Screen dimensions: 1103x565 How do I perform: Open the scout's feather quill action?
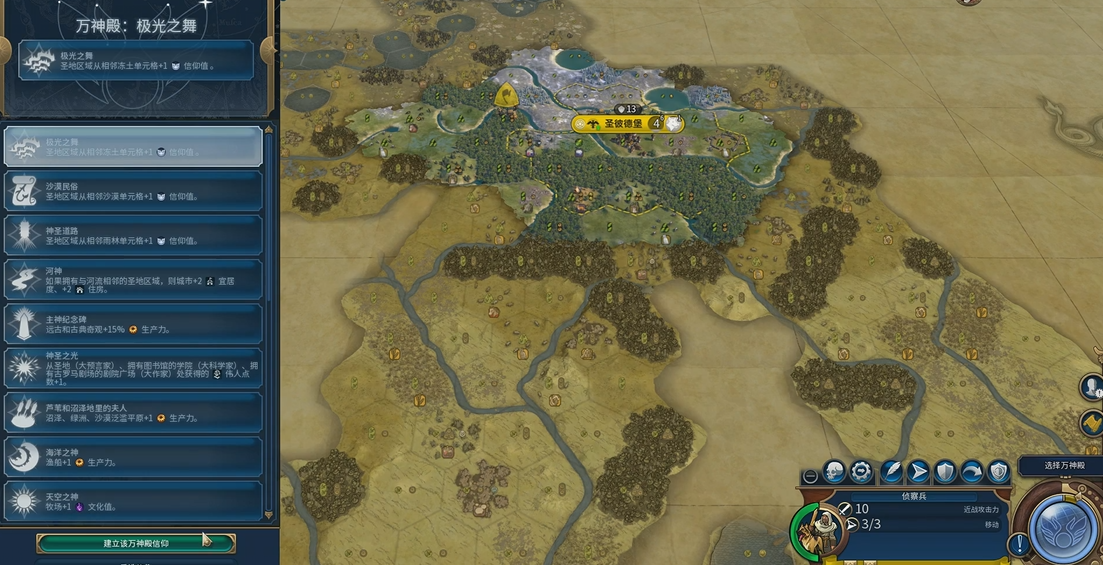click(x=891, y=472)
